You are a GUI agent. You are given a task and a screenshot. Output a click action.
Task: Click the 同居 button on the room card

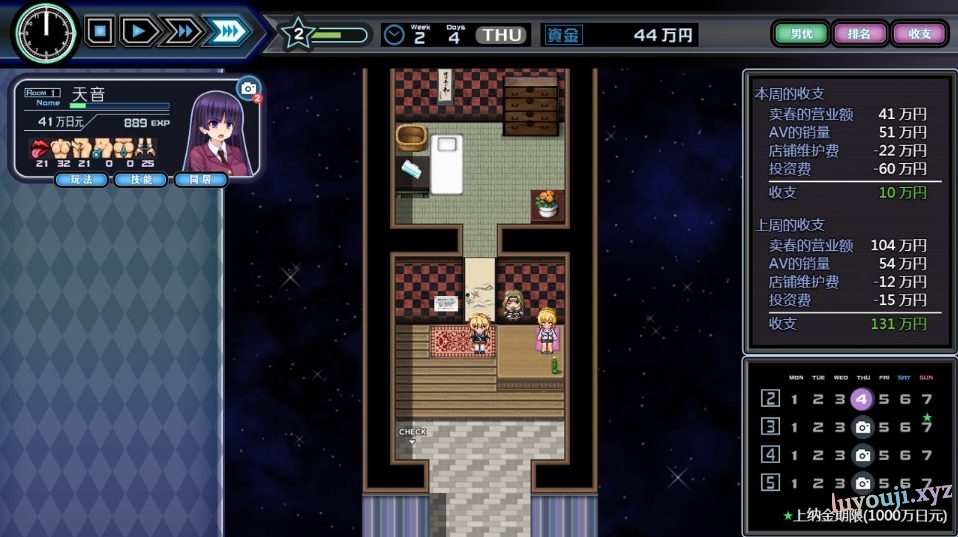tap(200, 179)
